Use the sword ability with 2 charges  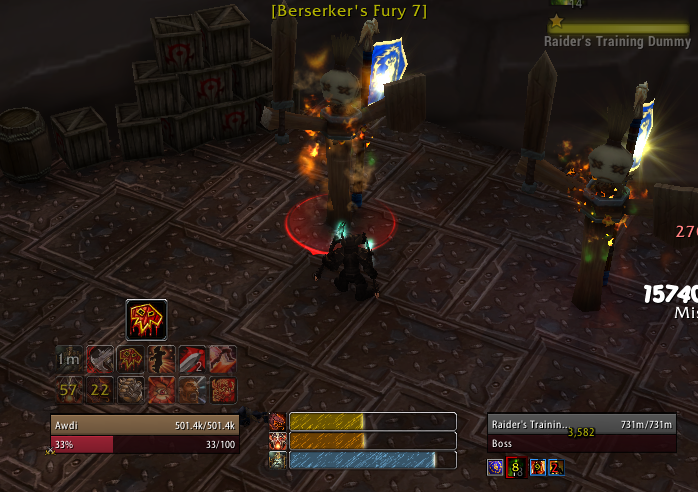tap(192, 359)
